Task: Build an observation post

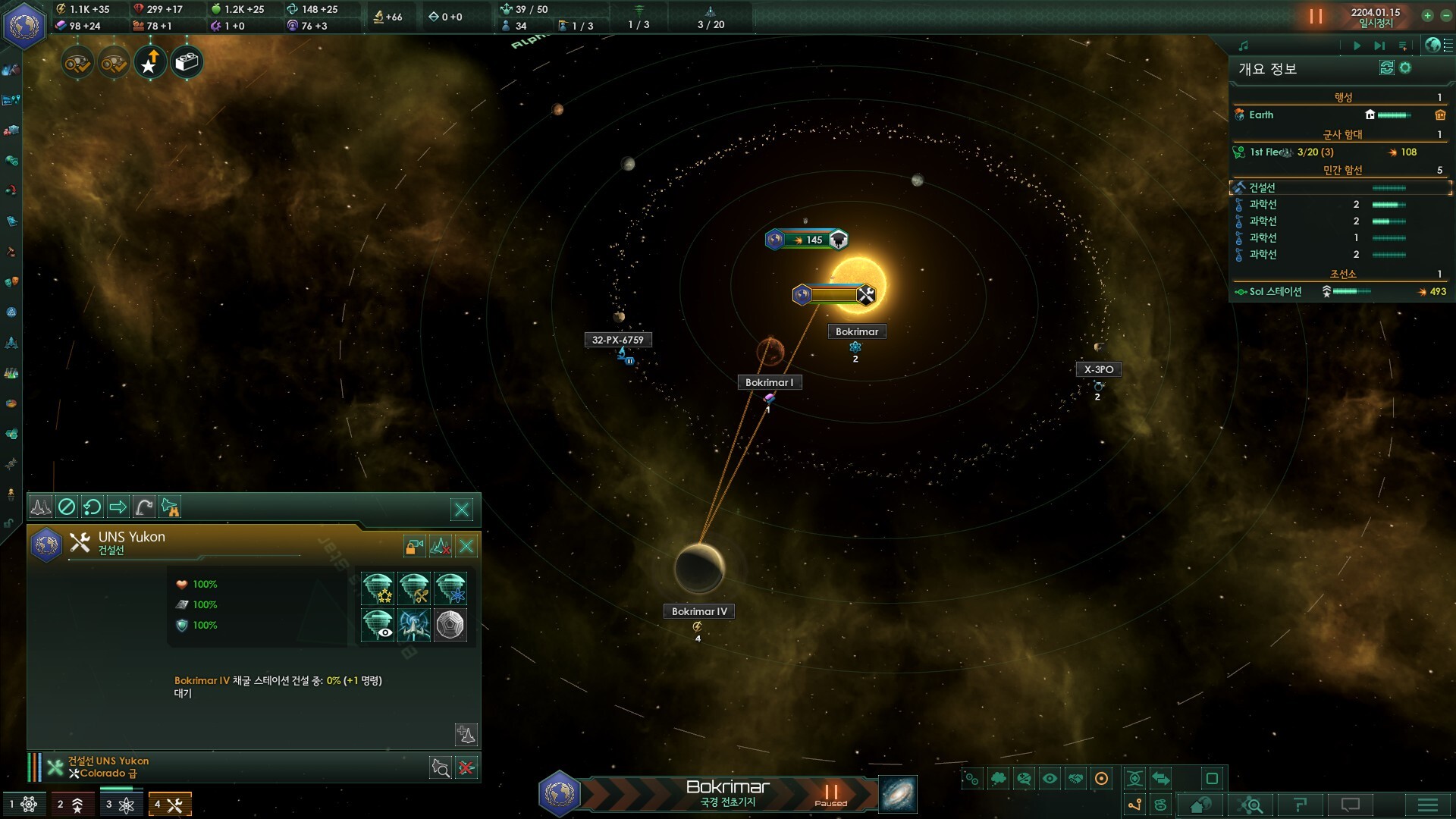Action: click(378, 625)
